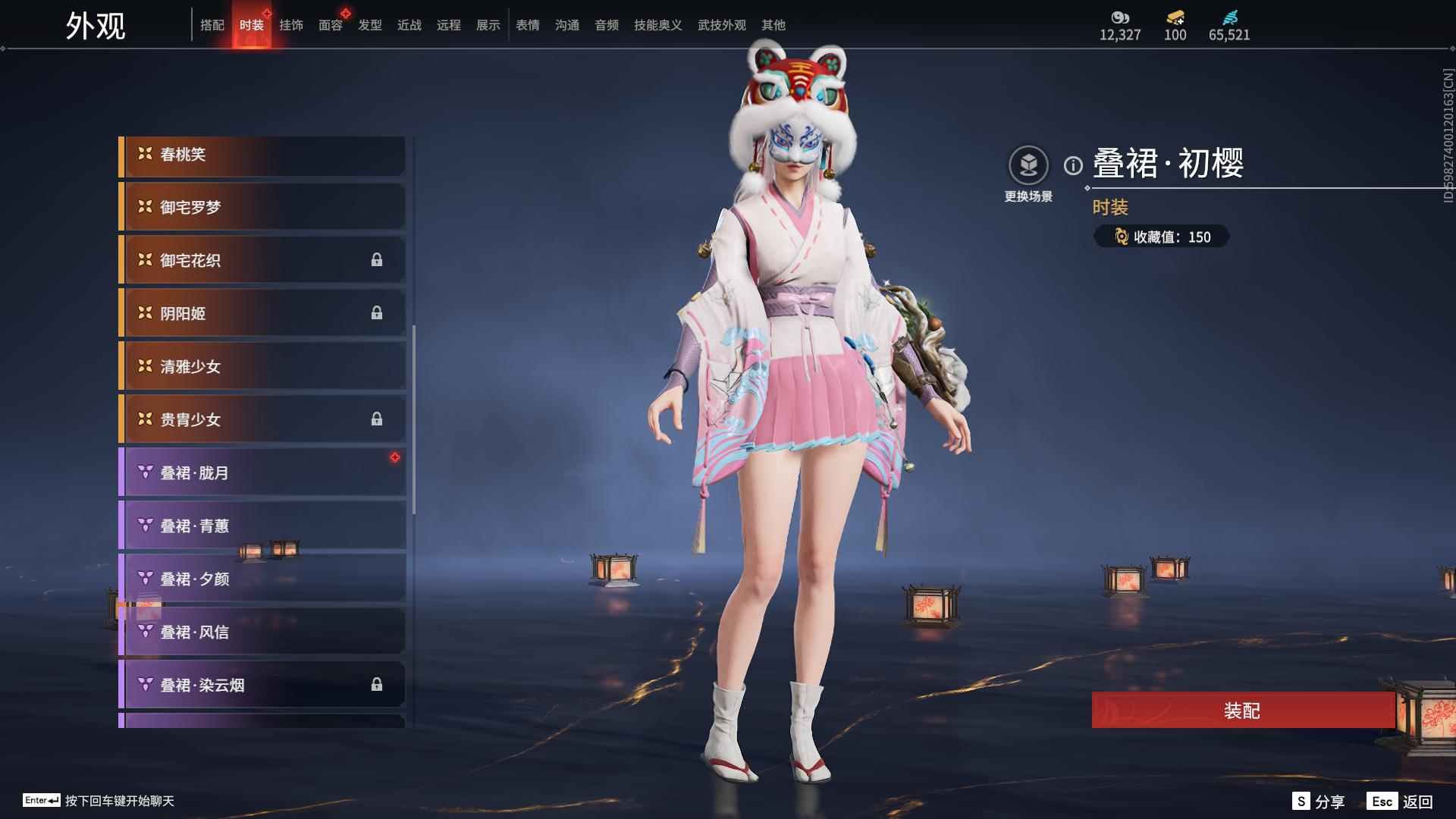Image resolution: width=1456 pixels, height=819 pixels.
Task: Show info for 叠裙·初樱 outfit
Action: pyautogui.click(x=1073, y=165)
